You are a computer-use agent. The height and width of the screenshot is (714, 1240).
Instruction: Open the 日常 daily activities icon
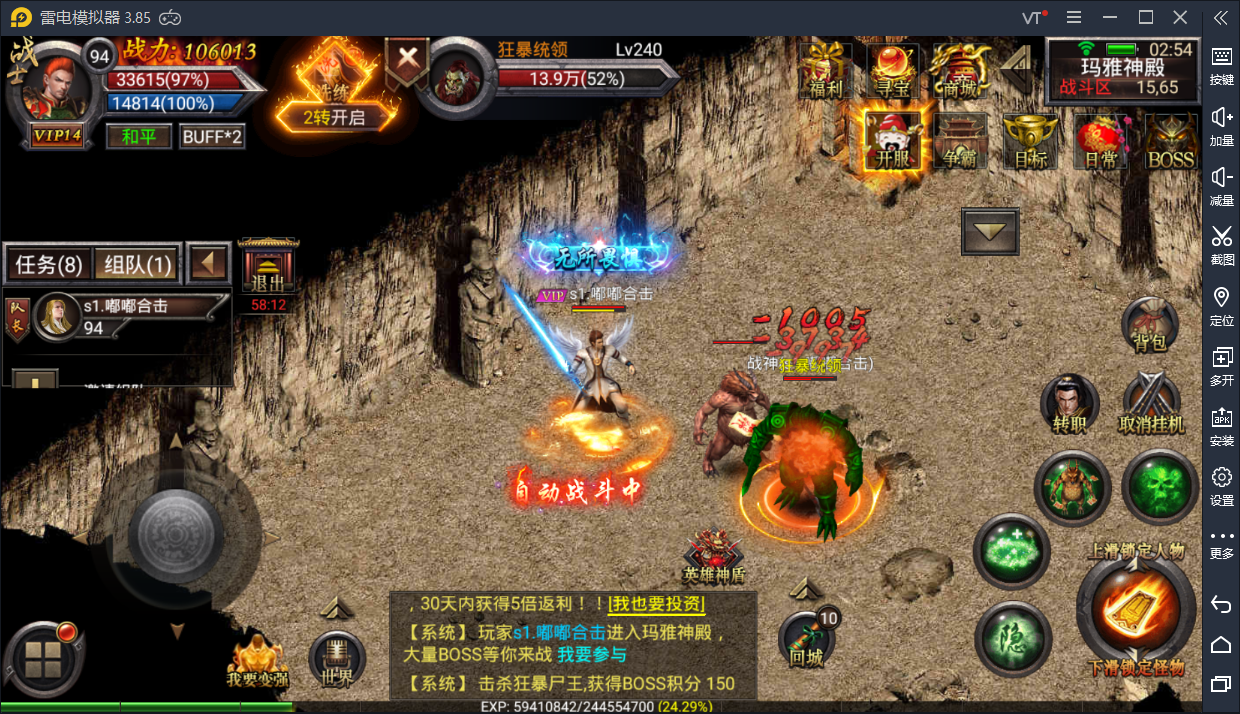tap(1100, 140)
